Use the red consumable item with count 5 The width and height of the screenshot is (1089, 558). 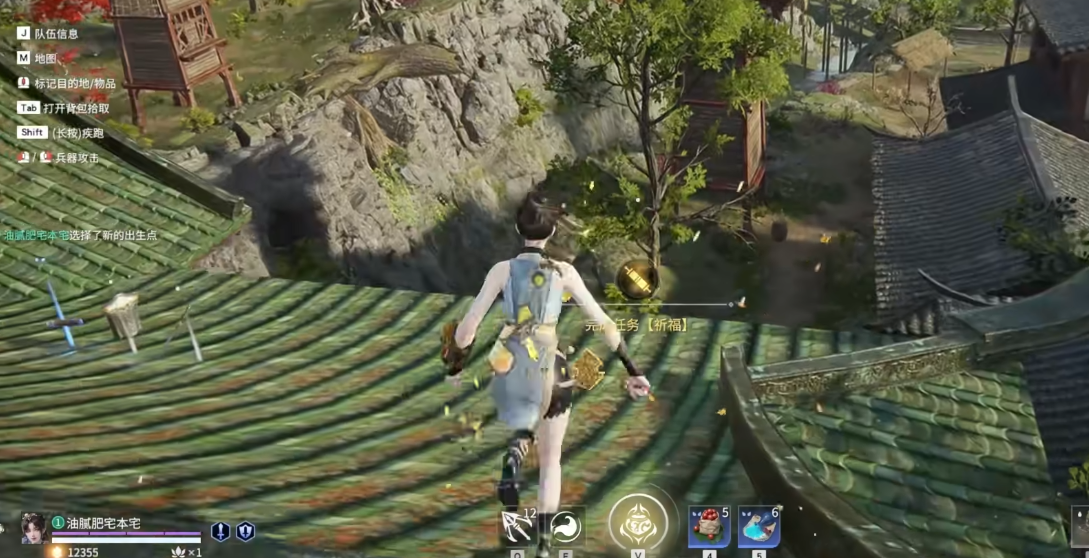click(x=708, y=527)
